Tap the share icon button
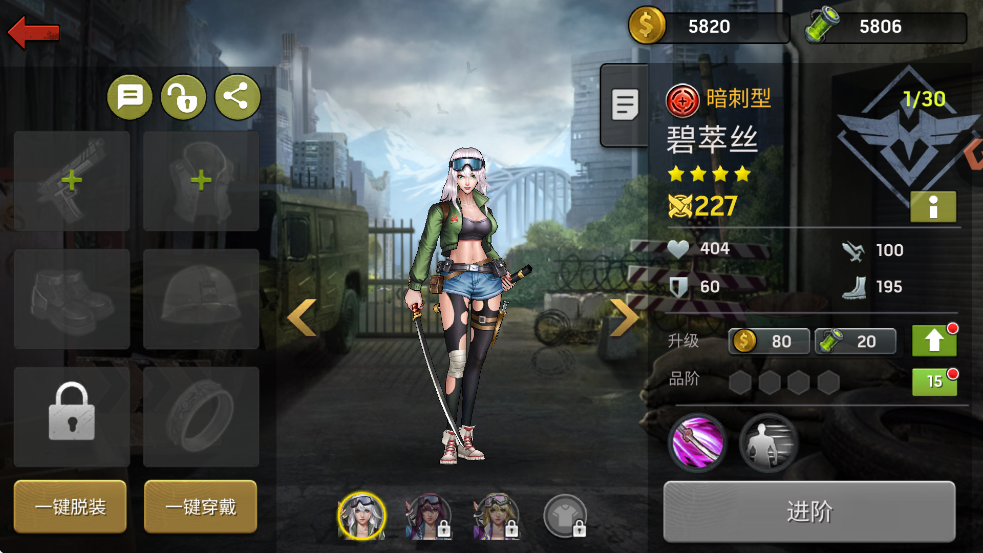This screenshot has width=983, height=553. tap(237, 97)
